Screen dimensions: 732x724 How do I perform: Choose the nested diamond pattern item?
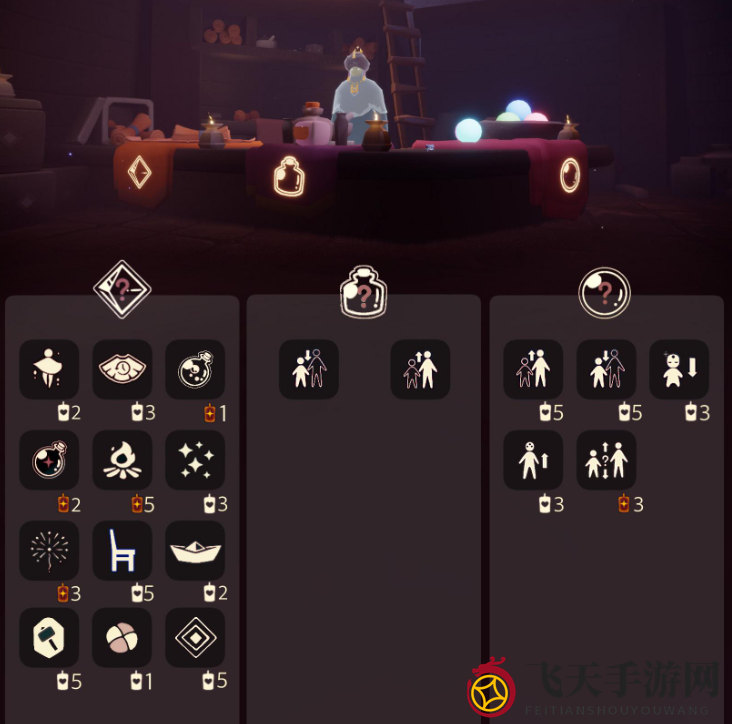click(x=195, y=638)
